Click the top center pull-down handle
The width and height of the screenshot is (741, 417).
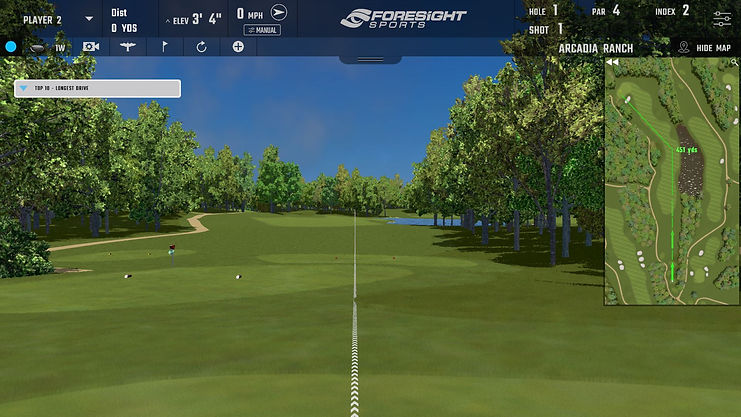pos(370,59)
